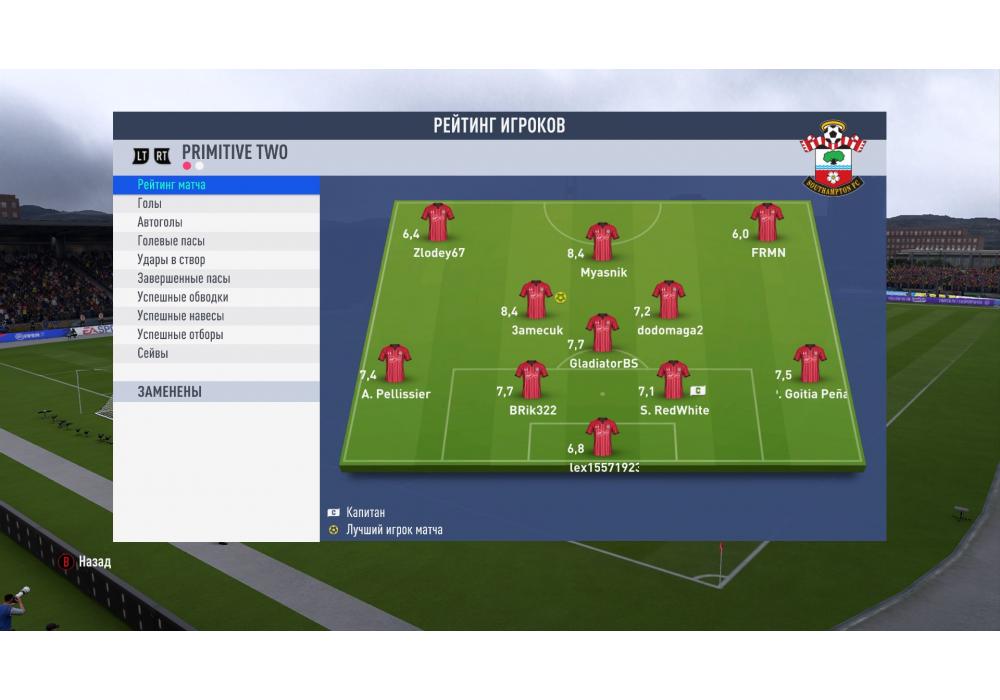Select dodomaga2 on the formation
1000x700 pixels.
(x=669, y=299)
